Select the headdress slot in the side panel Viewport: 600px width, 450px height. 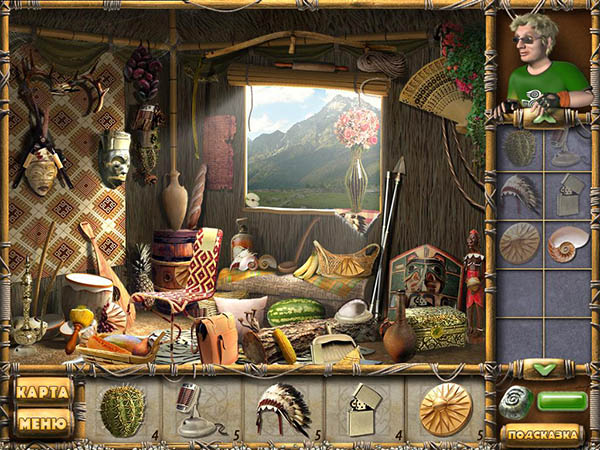[519, 192]
